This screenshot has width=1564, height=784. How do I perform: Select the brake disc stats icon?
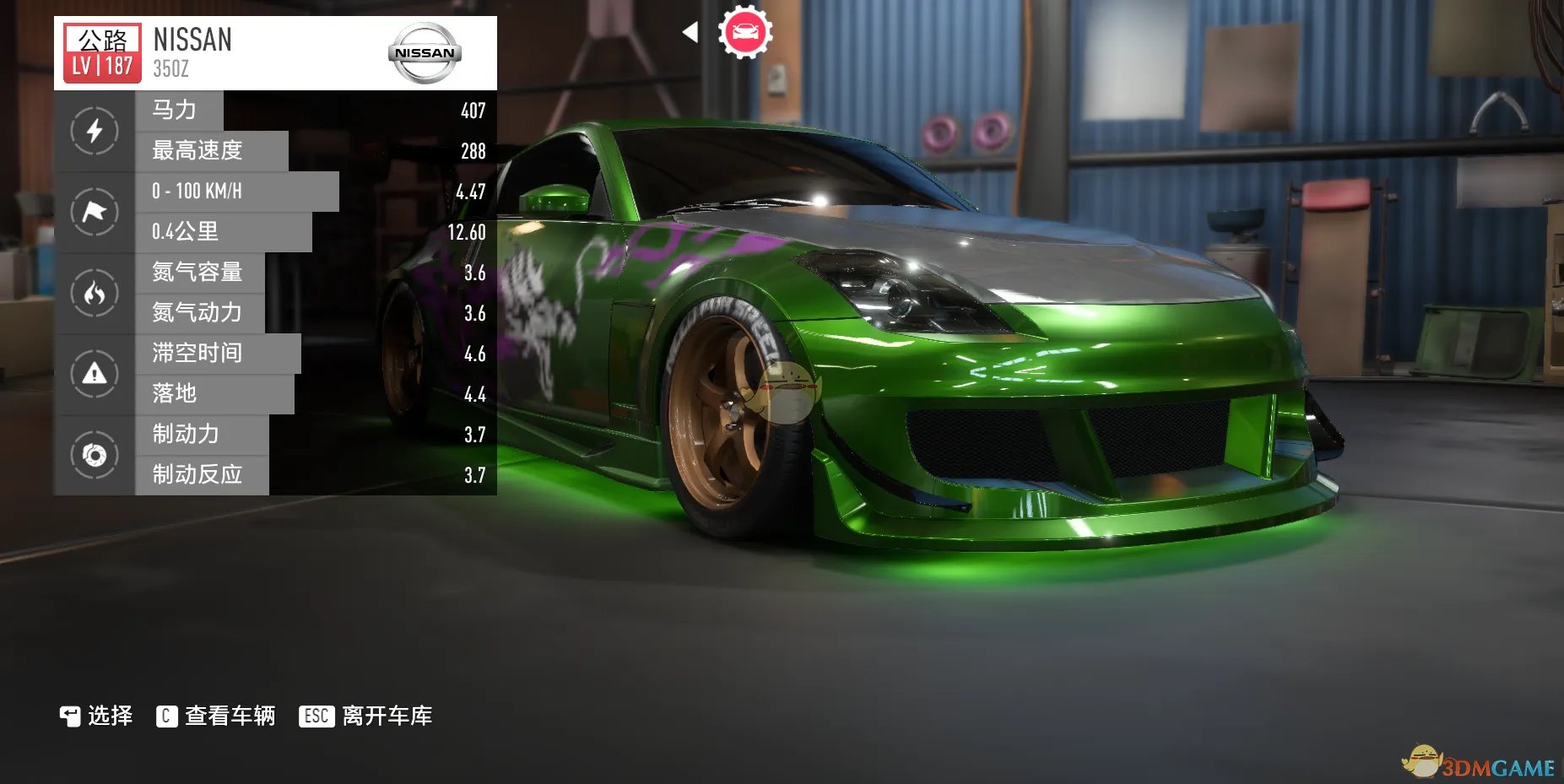[95, 455]
